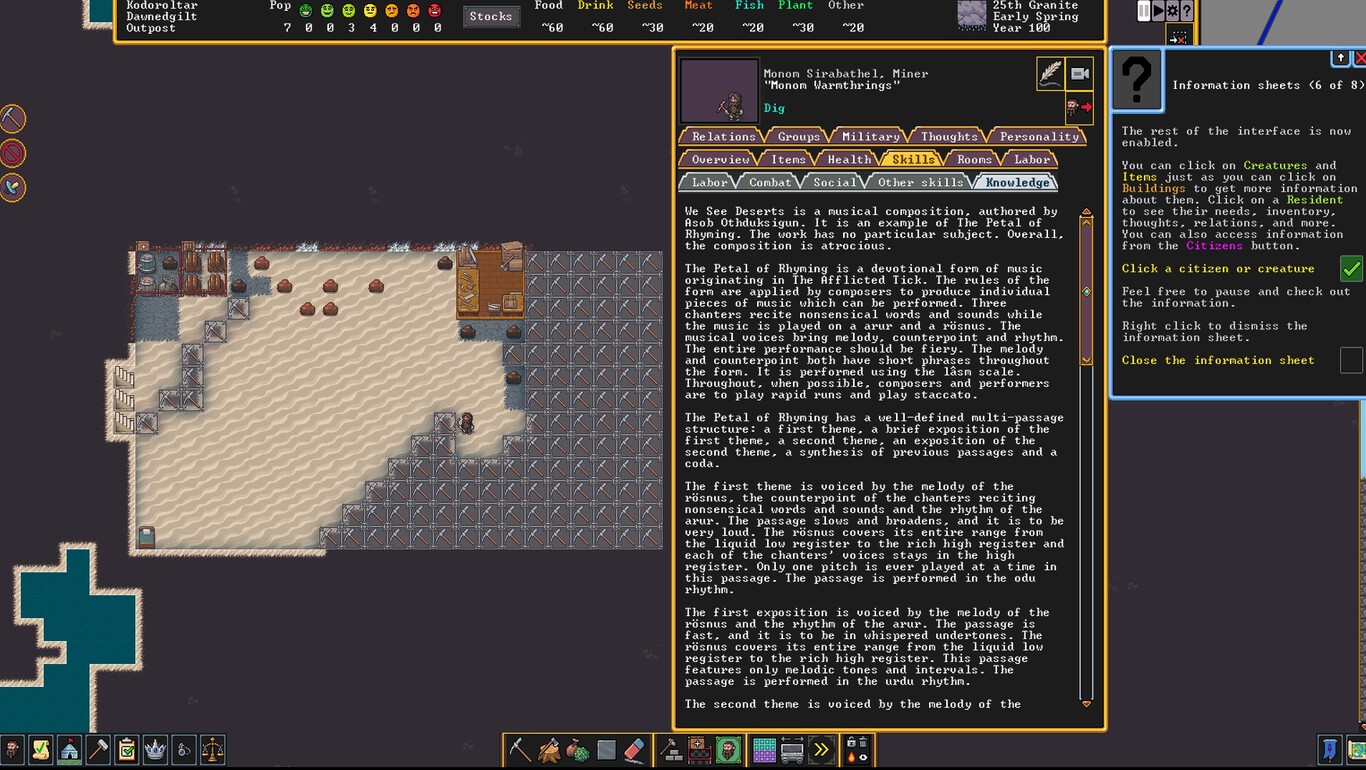Open the Stocks screen

pos(490,16)
